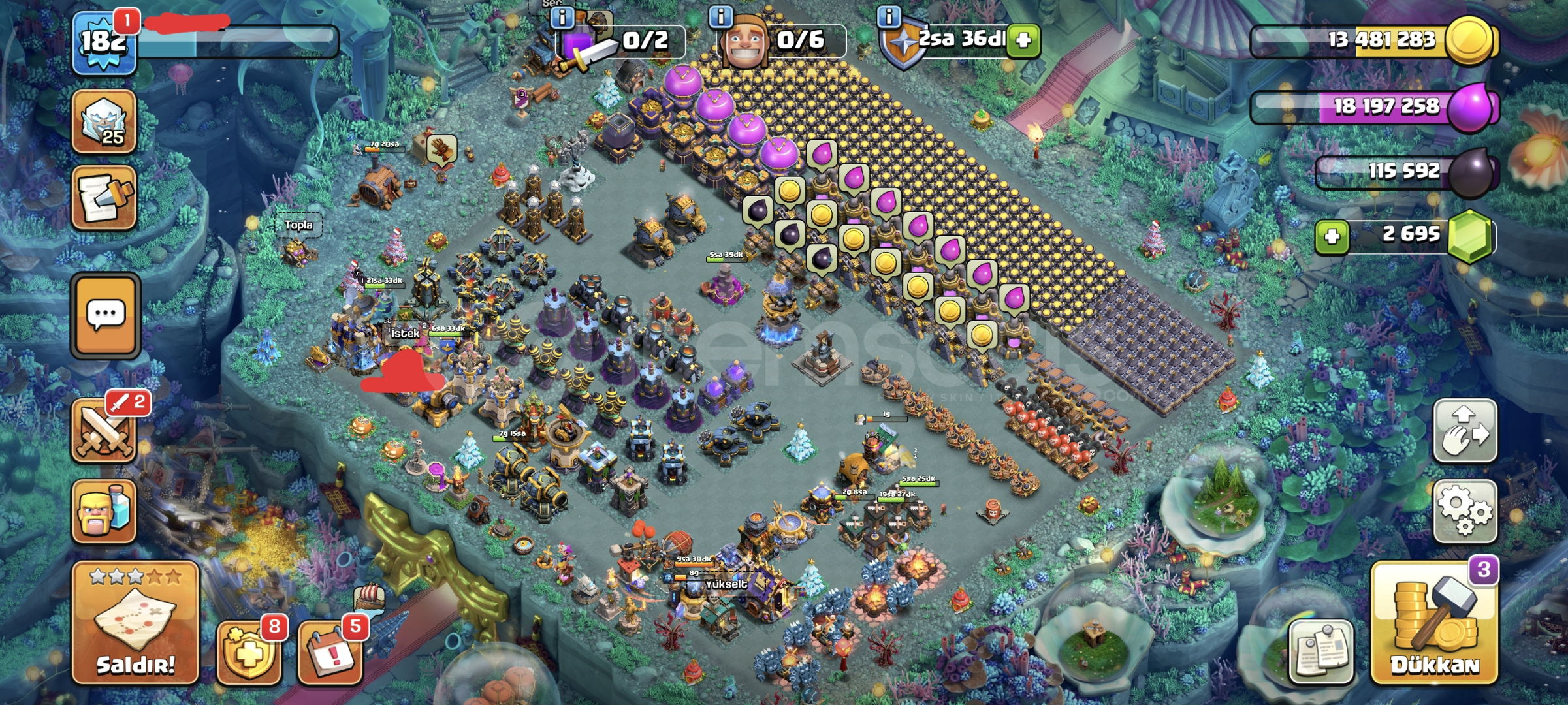The width and height of the screenshot is (1568, 705).
Task: Open the barbarian and potion army button
Action: point(104,512)
